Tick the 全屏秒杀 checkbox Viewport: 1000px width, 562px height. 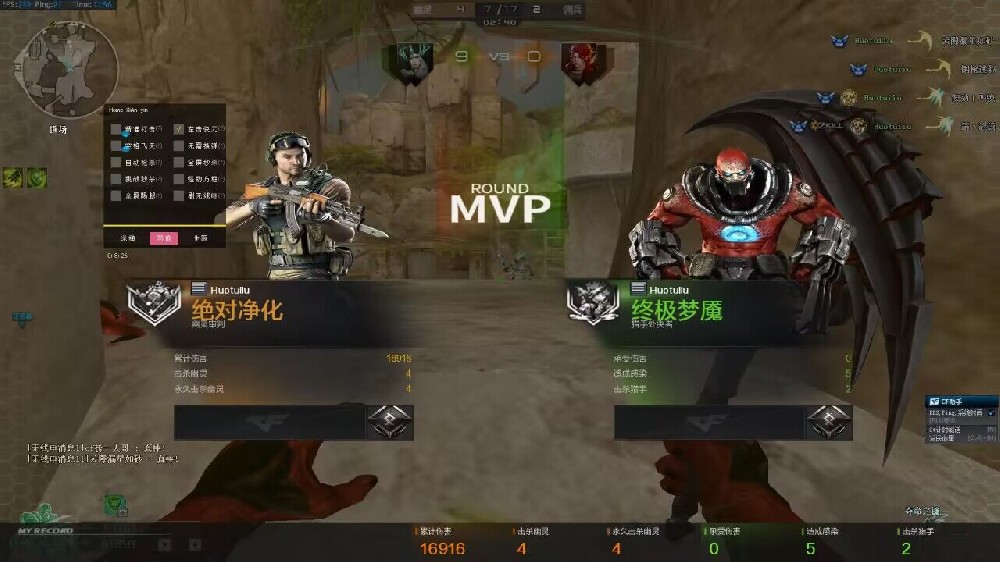[179, 162]
